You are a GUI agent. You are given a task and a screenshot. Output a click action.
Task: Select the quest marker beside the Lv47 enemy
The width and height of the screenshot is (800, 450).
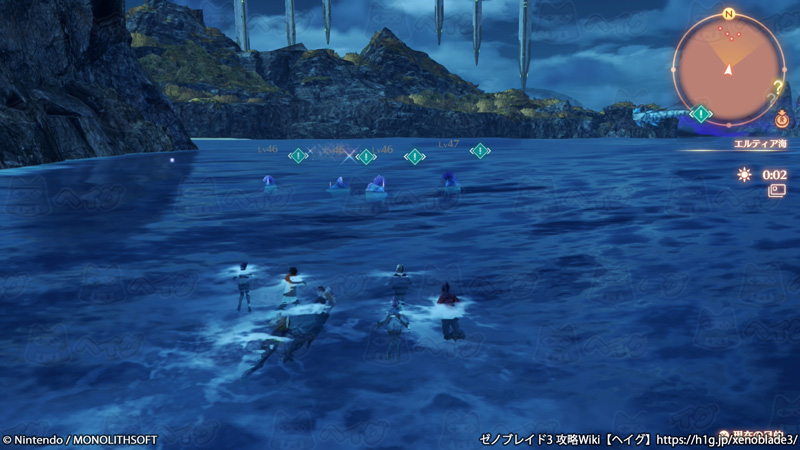tap(480, 151)
